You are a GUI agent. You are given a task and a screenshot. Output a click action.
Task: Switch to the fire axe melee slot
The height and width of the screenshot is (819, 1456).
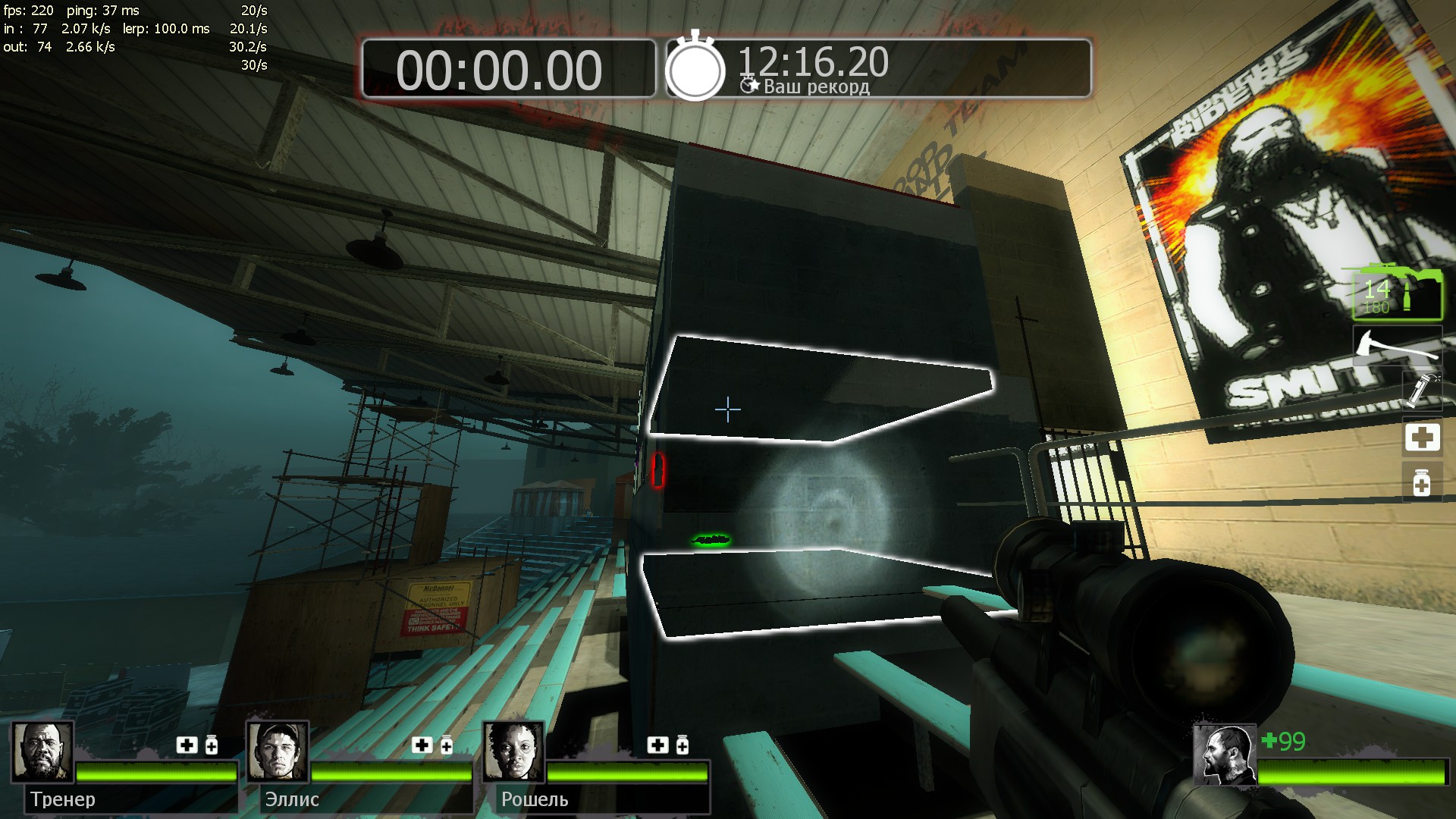coord(1398,347)
